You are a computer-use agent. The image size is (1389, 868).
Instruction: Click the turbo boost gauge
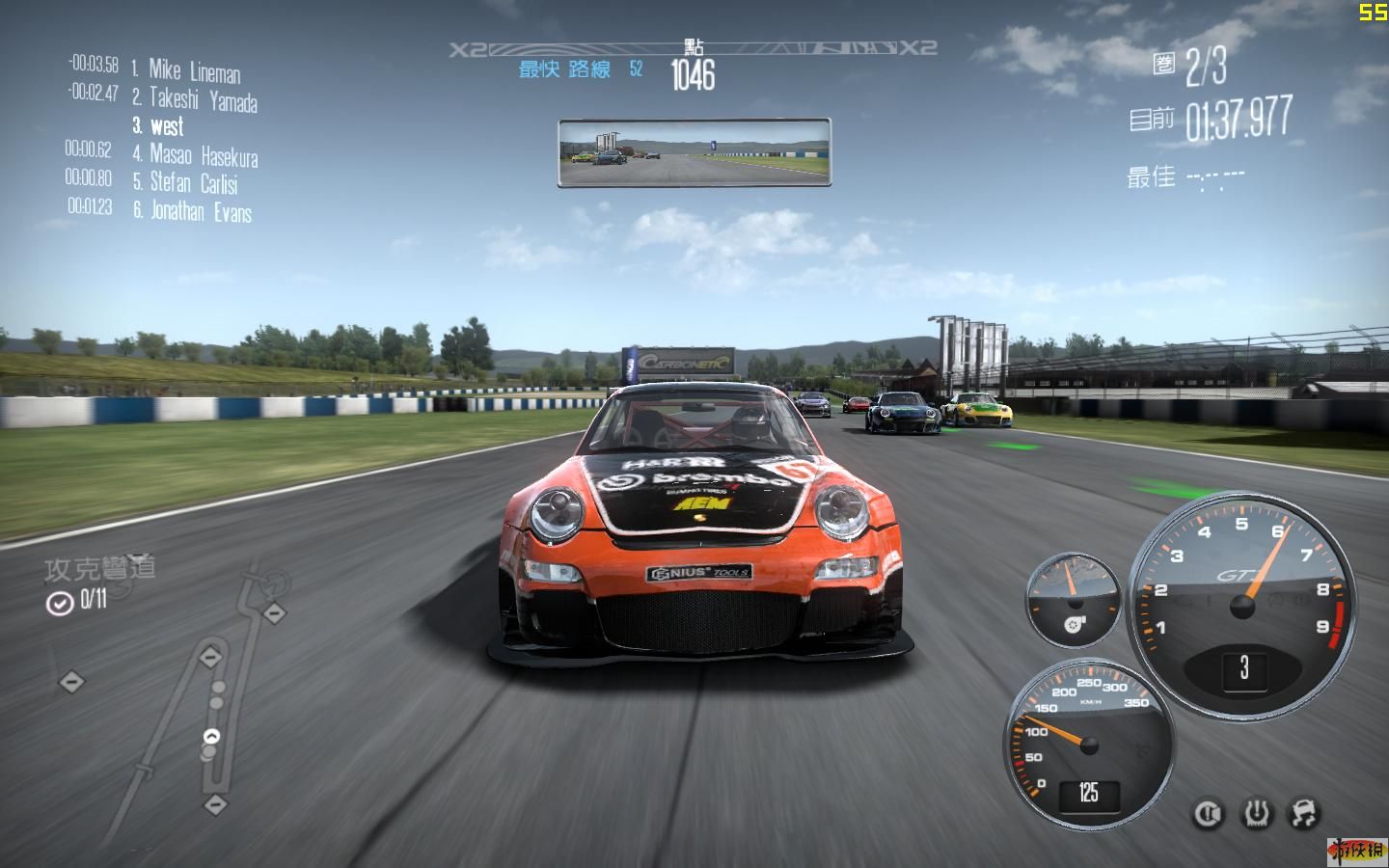(x=1072, y=600)
